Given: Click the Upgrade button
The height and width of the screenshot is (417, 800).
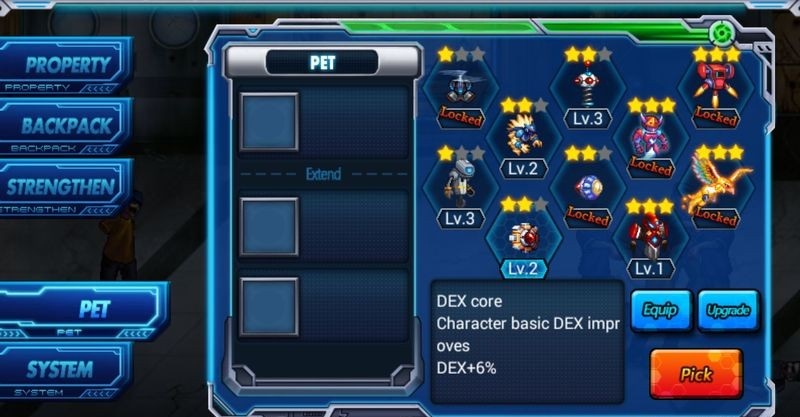Looking at the screenshot, I should [727, 310].
